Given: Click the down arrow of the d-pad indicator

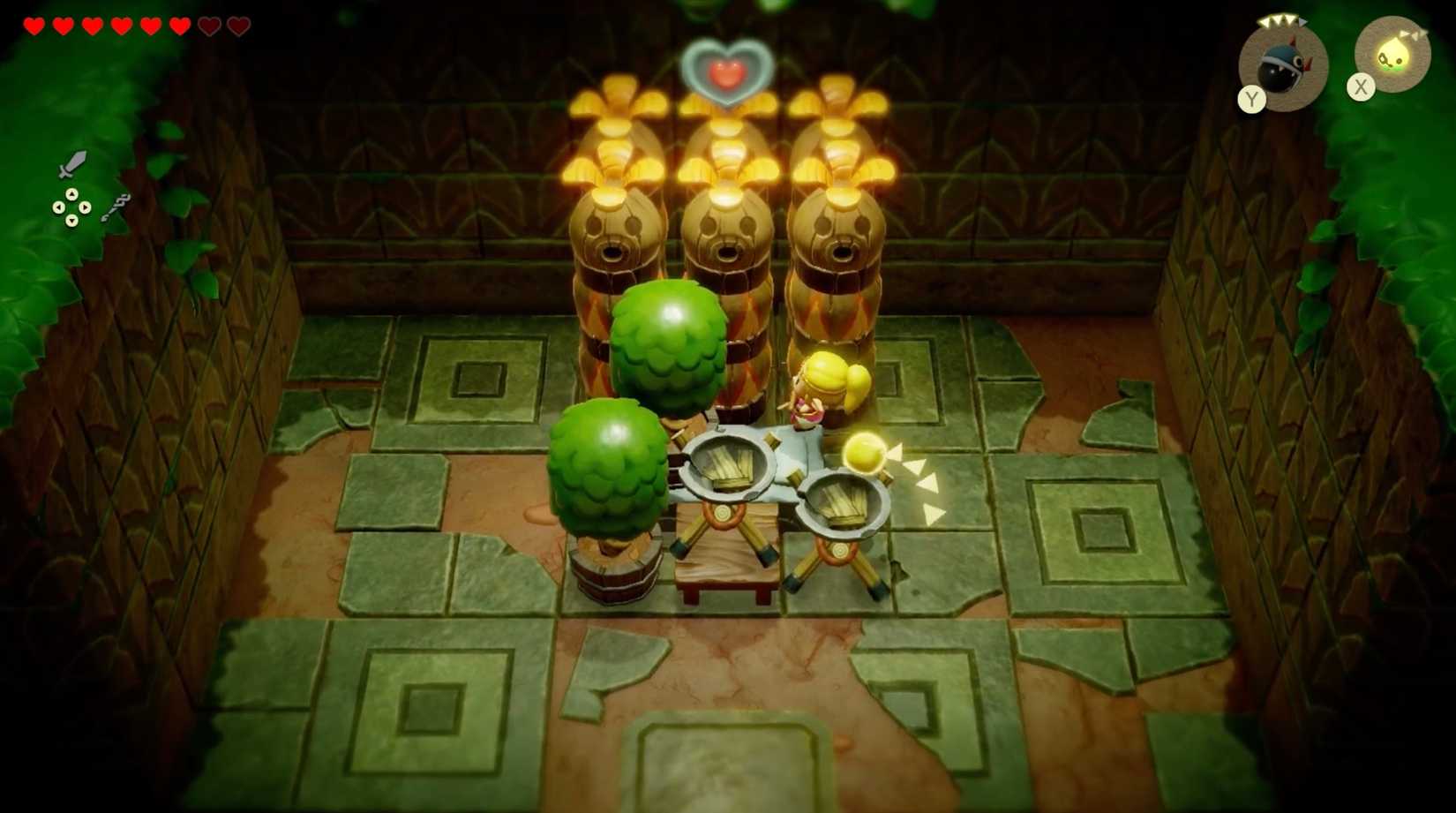Looking at the screenshot, I should 72,222.
